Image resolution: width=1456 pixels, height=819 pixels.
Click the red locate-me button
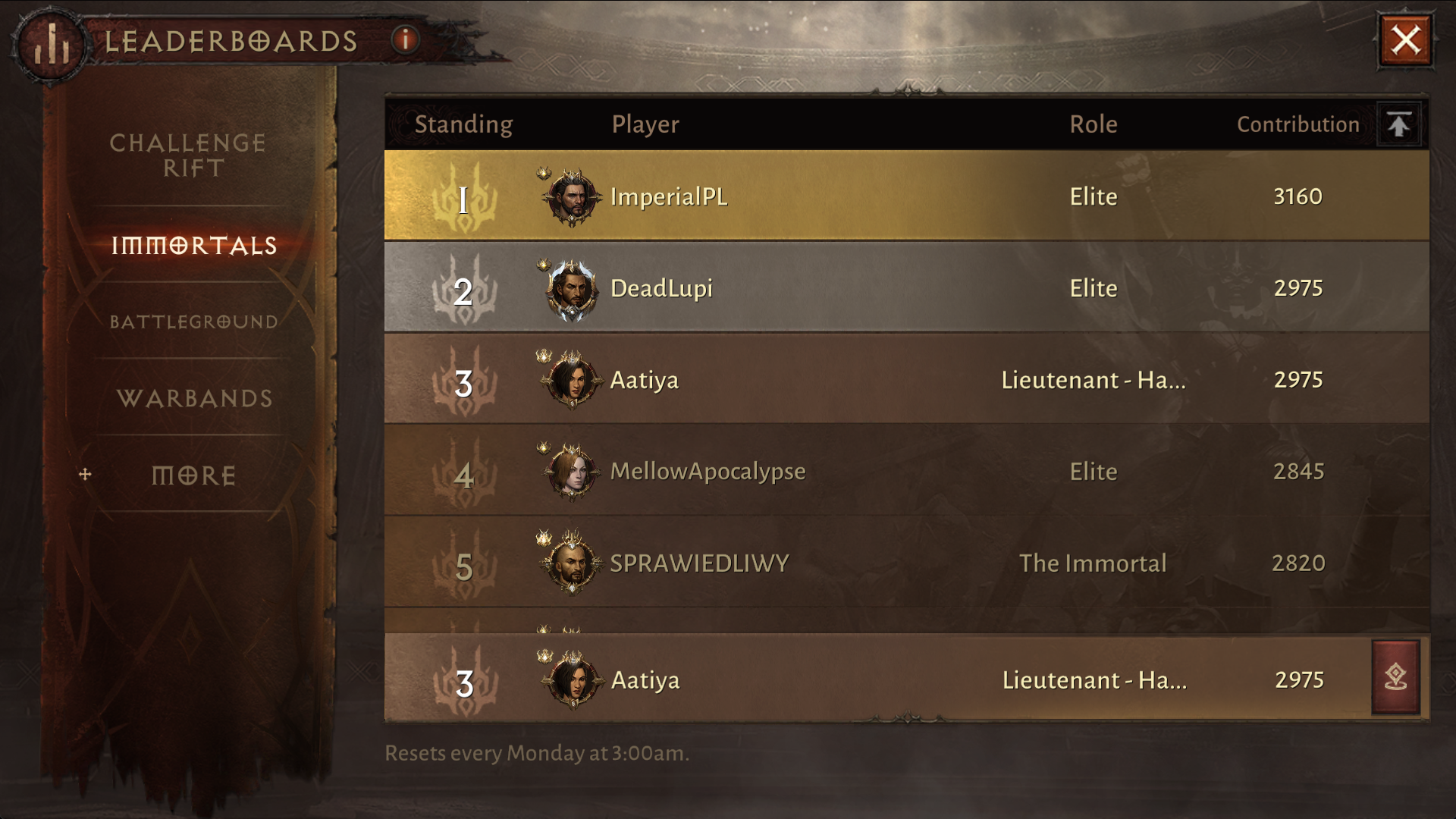coord(1395,677)
